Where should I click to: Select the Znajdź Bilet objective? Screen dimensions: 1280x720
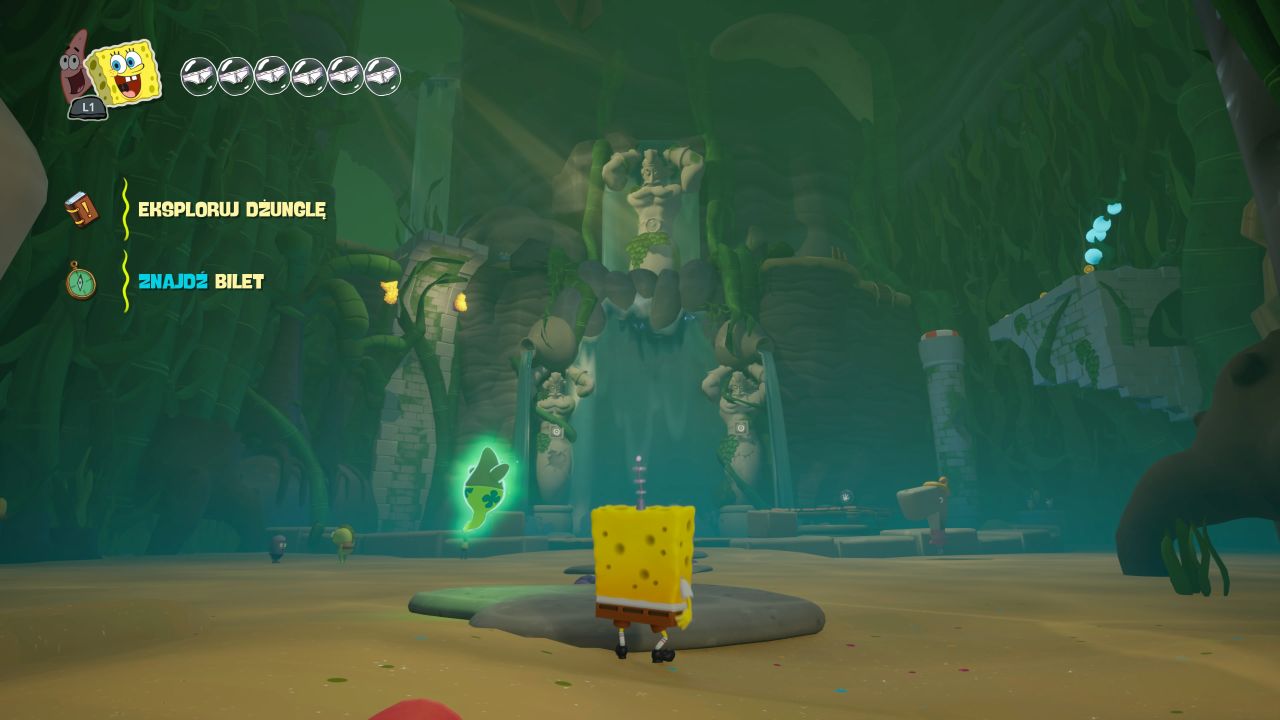(201, 281)
